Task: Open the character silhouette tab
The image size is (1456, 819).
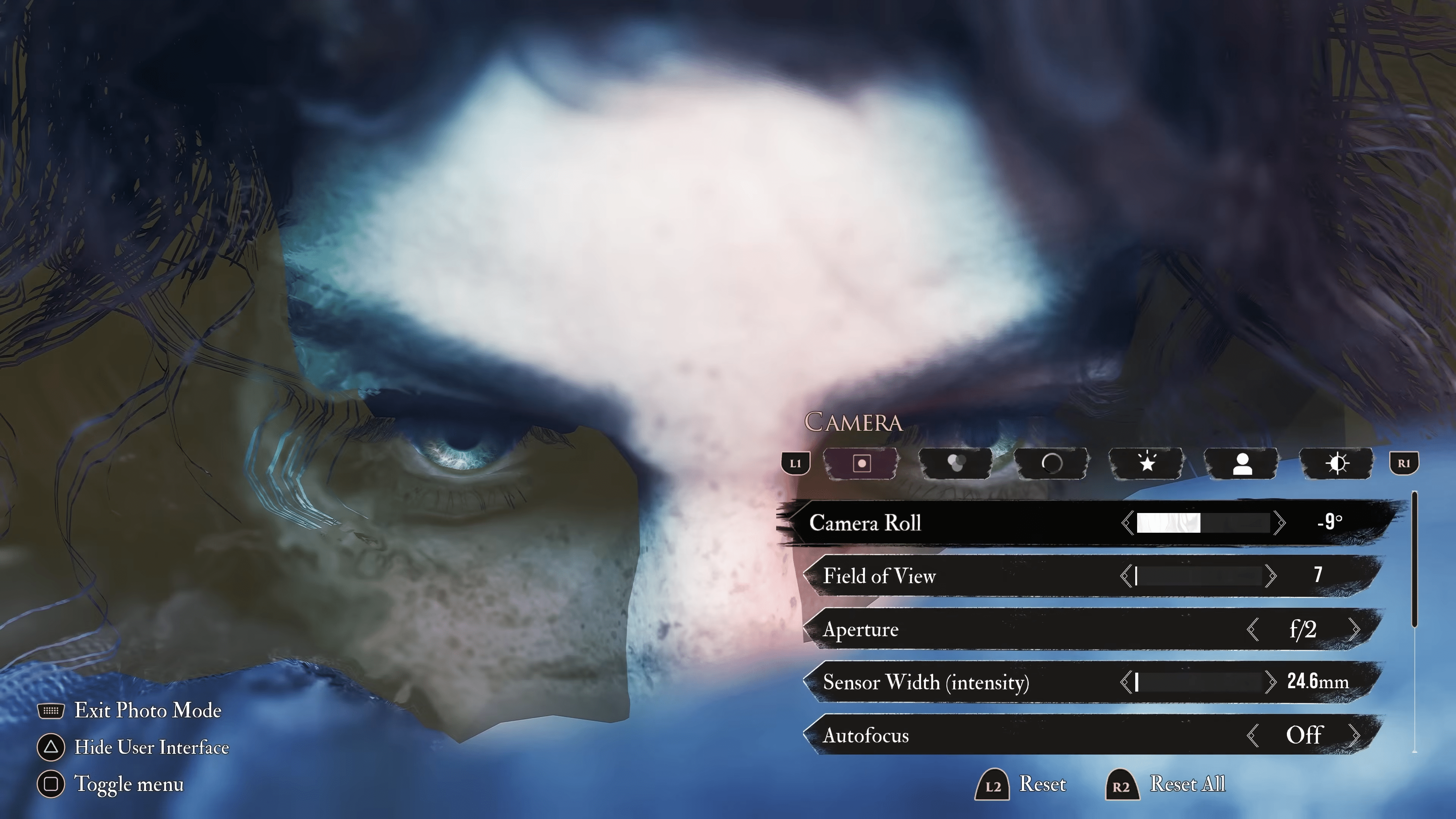Action: pos(1242,463)
